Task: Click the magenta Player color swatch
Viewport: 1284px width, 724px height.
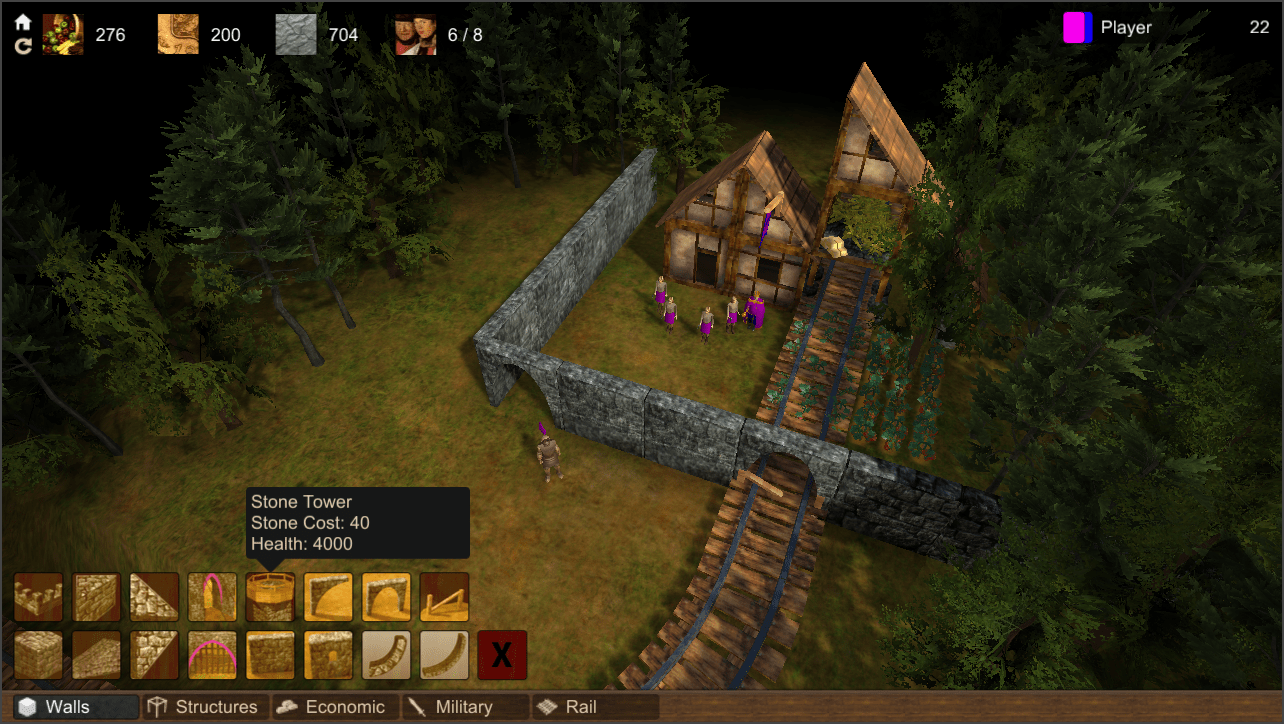Action: point(1077,28)
